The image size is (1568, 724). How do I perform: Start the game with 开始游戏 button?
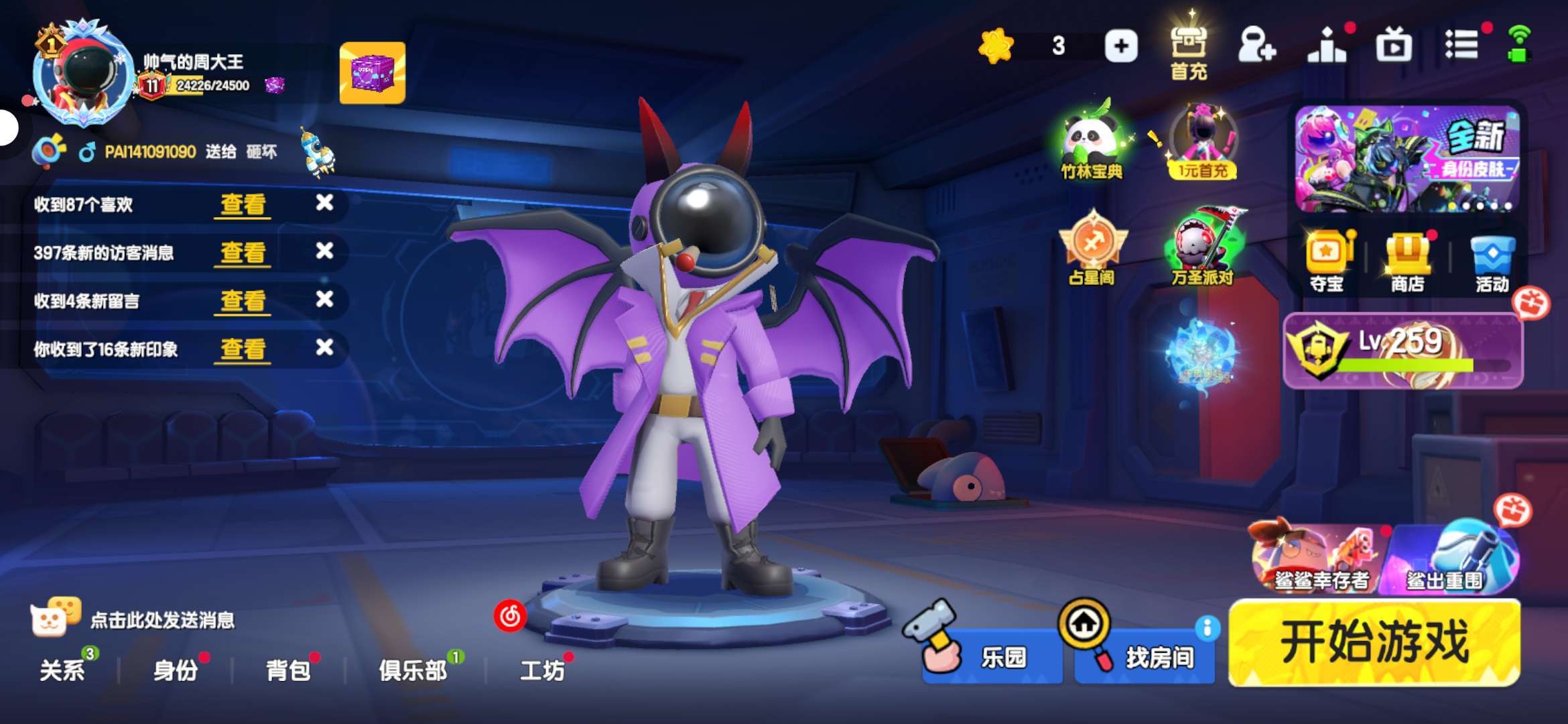(x=1374, y=643)
